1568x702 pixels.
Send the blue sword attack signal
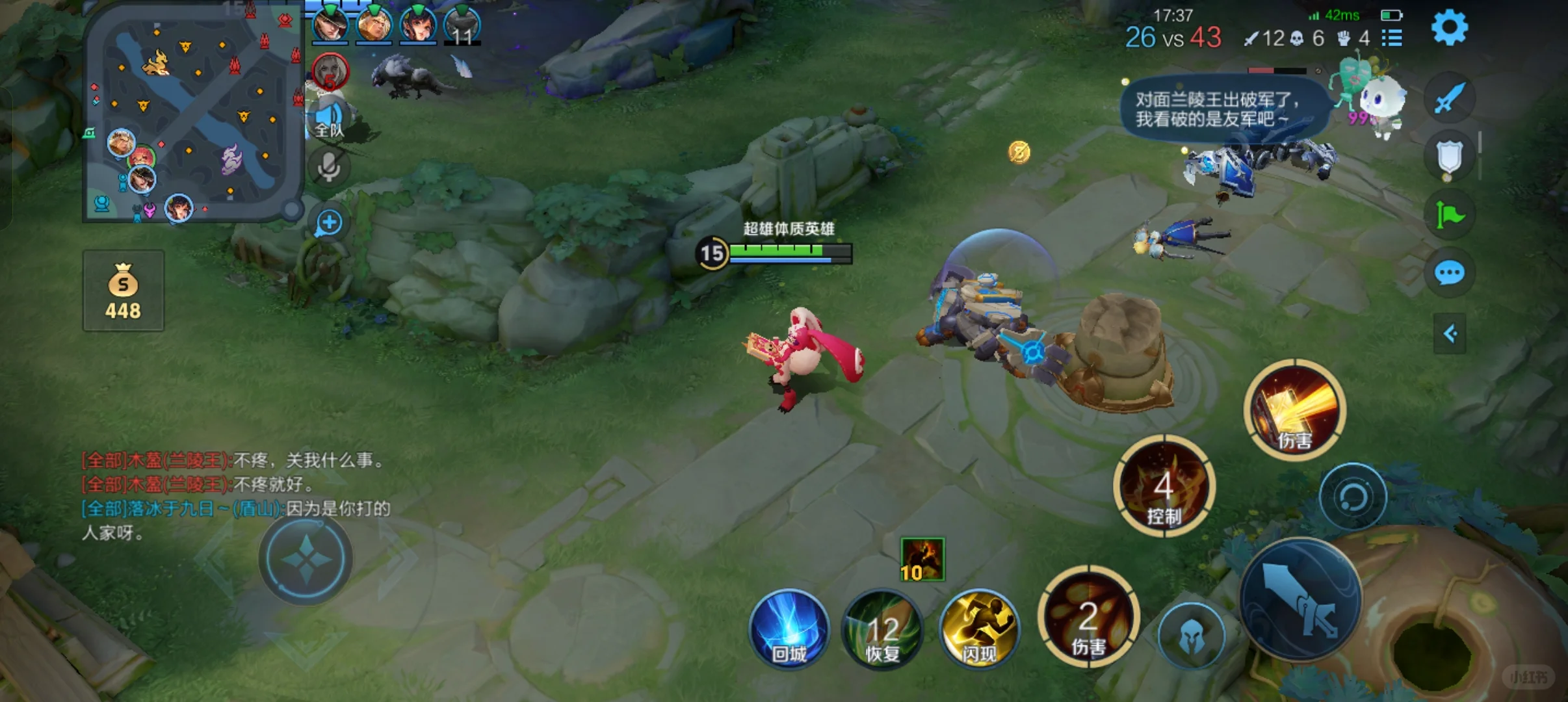tap(1449, 99)
